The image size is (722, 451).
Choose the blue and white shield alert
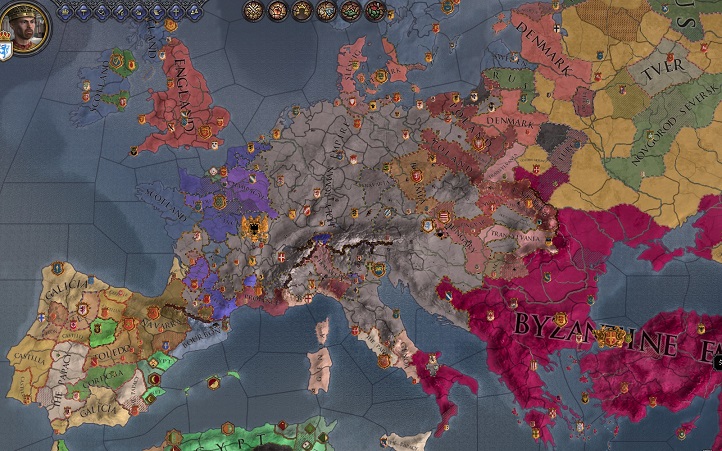click(x=327, y=10)
